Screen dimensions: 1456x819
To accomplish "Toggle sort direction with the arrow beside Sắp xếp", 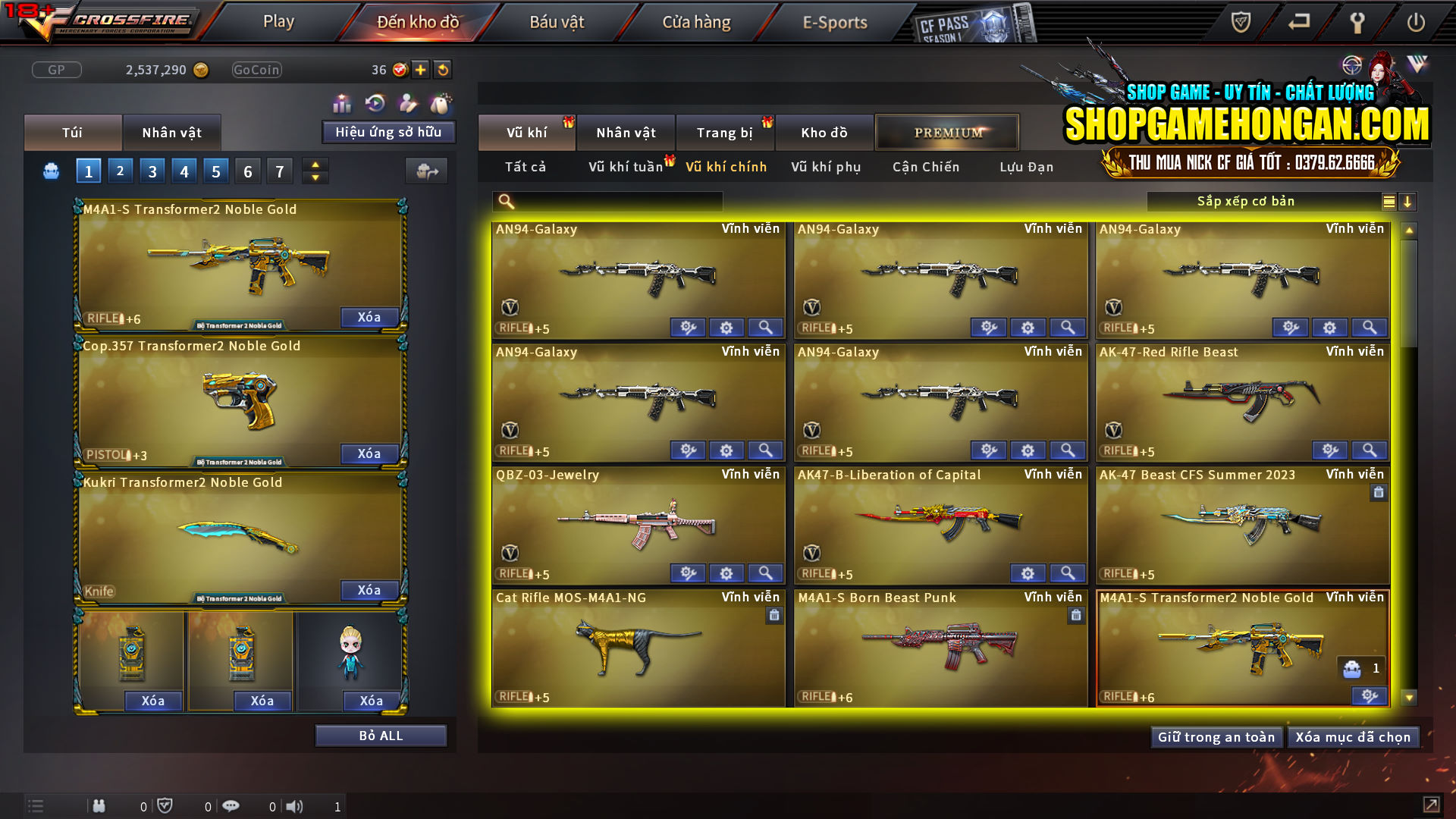I will (1408, 201).
